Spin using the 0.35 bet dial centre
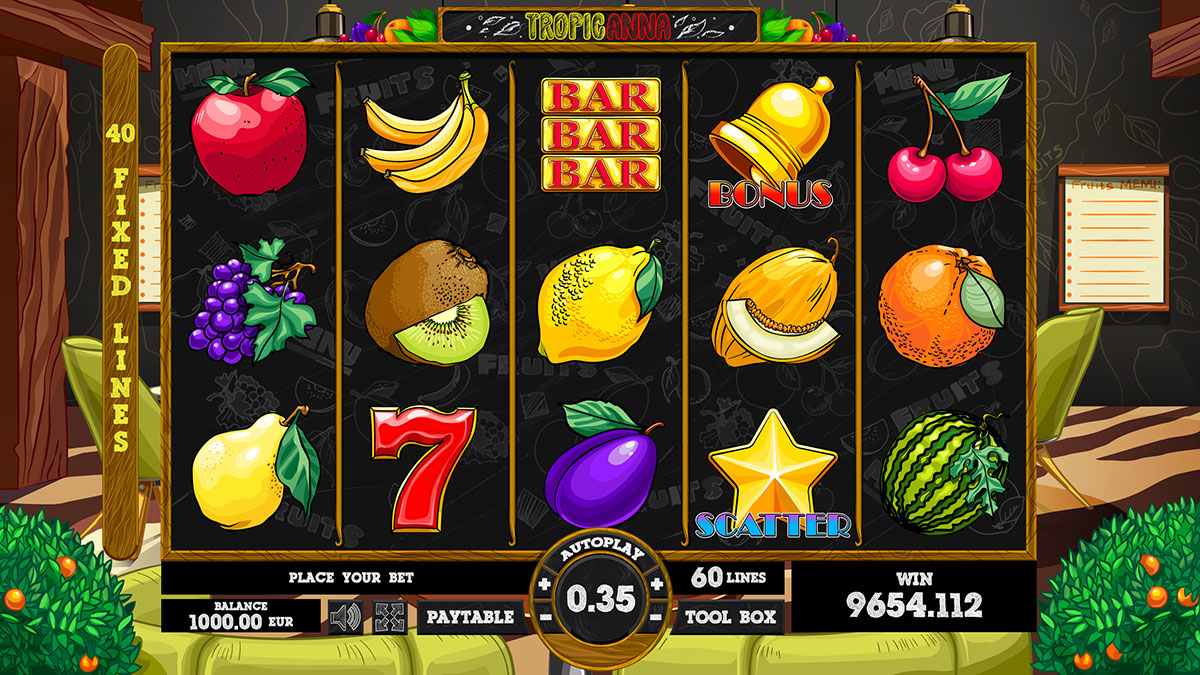 pyautogui.click(x=600, y=598)
